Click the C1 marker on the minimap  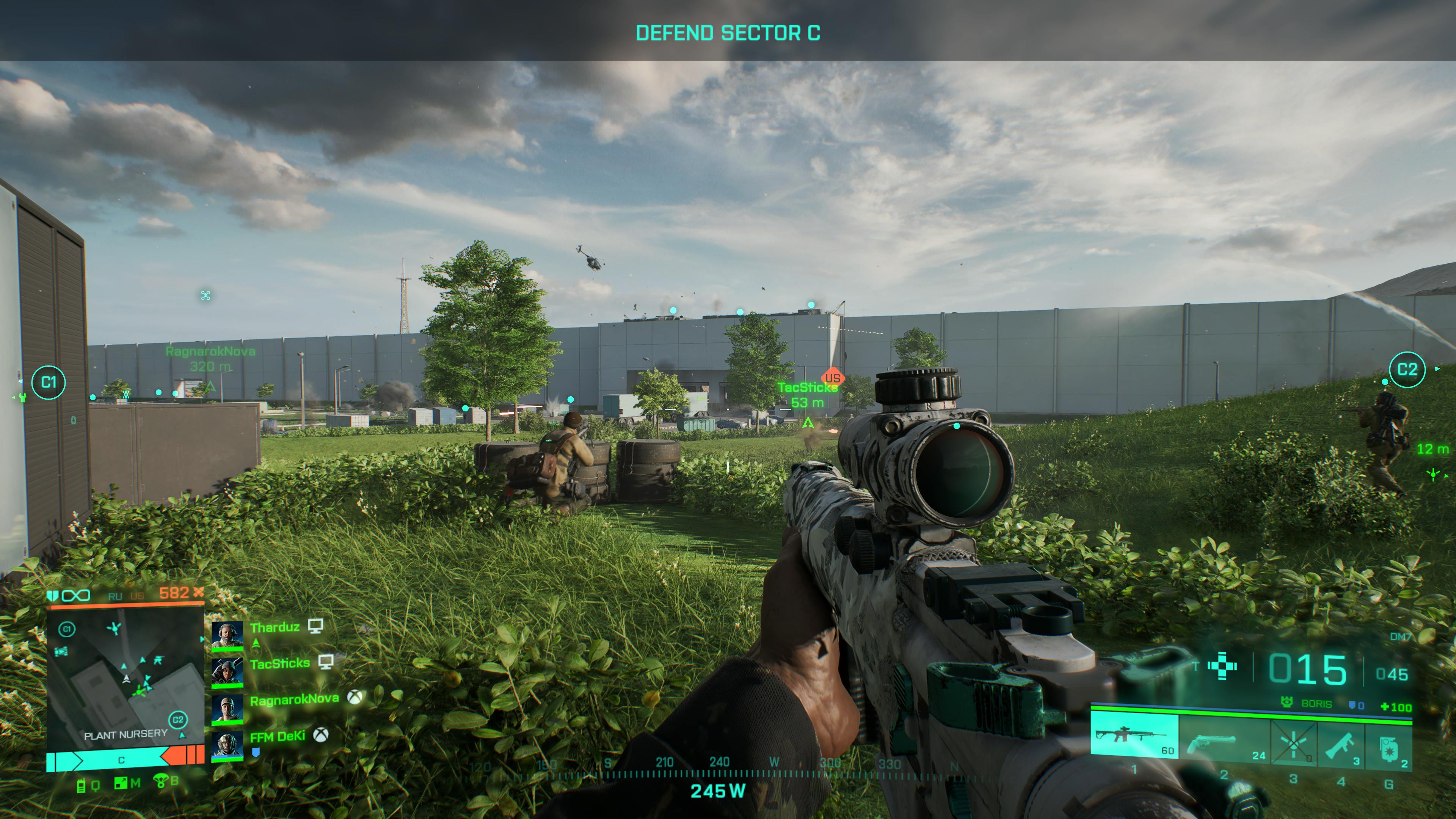tap(67, 629)
